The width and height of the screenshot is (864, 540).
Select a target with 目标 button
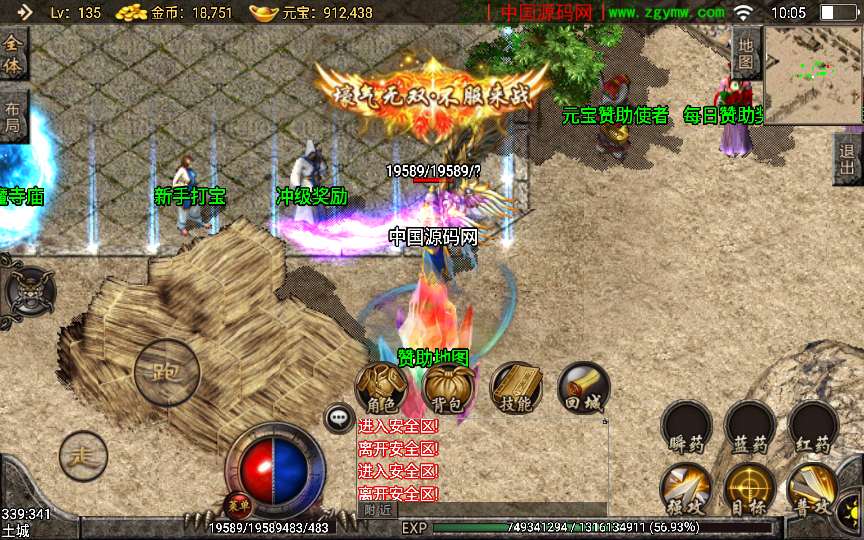[750, 489]
